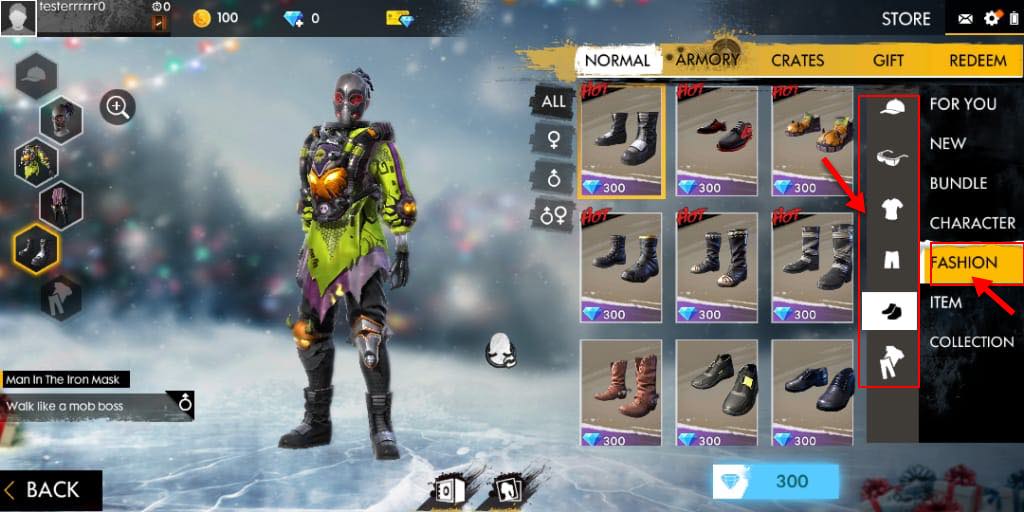Select the FASHION category
Screen dimensions: 1024x512
[x=964, y=262]
